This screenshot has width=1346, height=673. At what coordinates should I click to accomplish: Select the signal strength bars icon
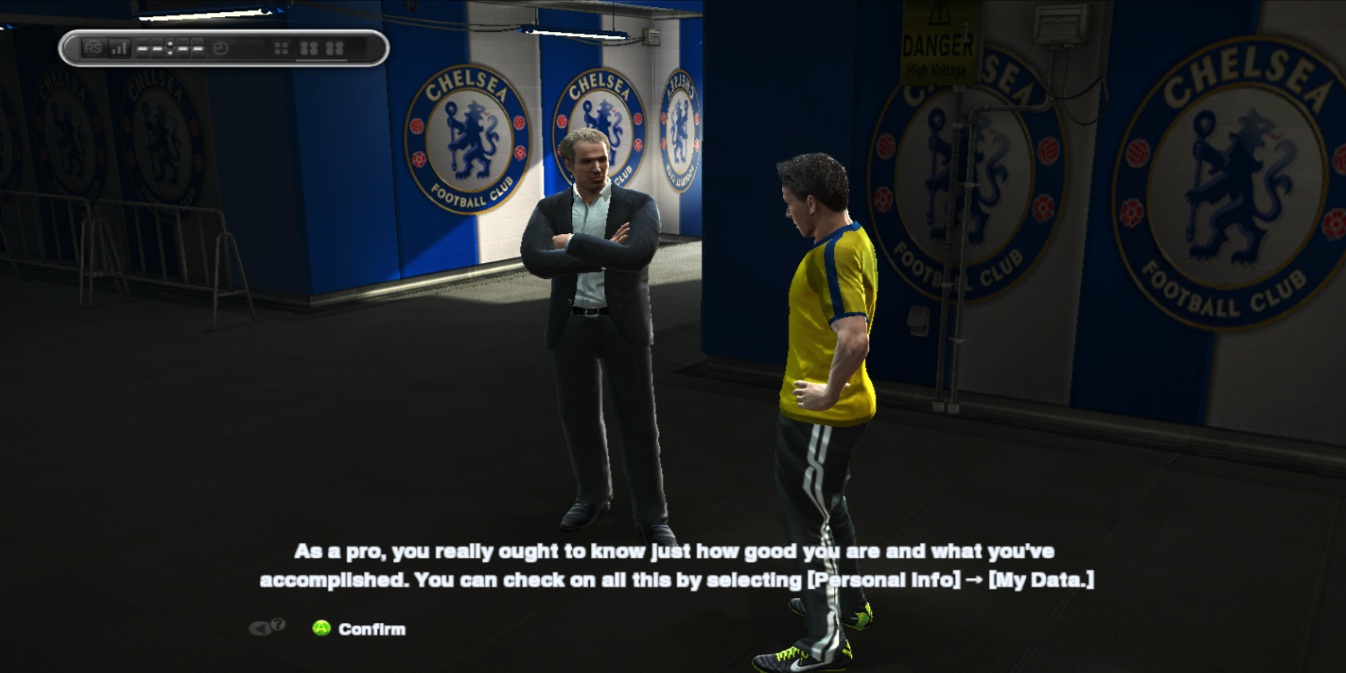(119, 48)
